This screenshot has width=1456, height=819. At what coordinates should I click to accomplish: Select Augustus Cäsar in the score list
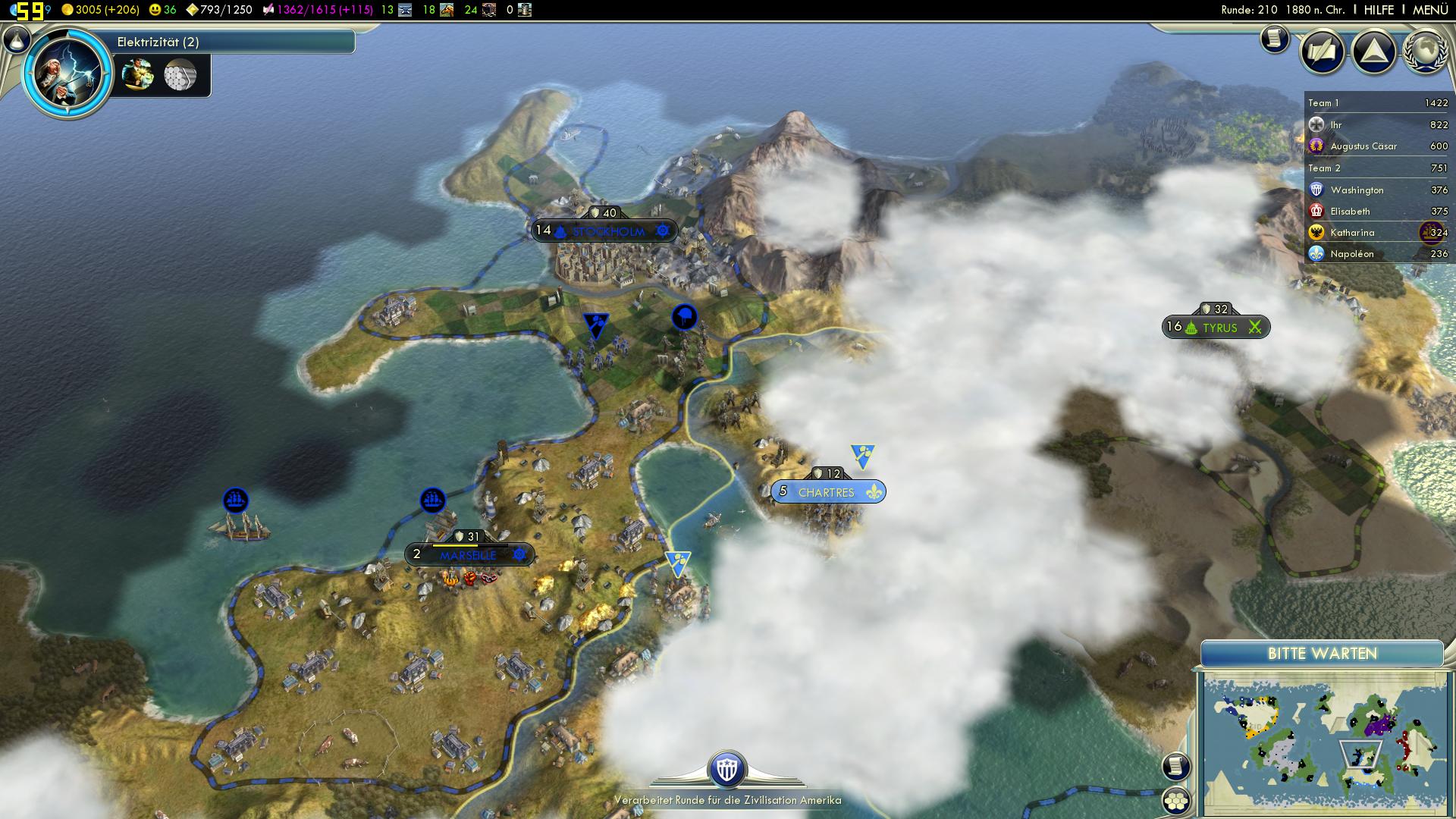pyautogui.click(x=1363, y=146)
